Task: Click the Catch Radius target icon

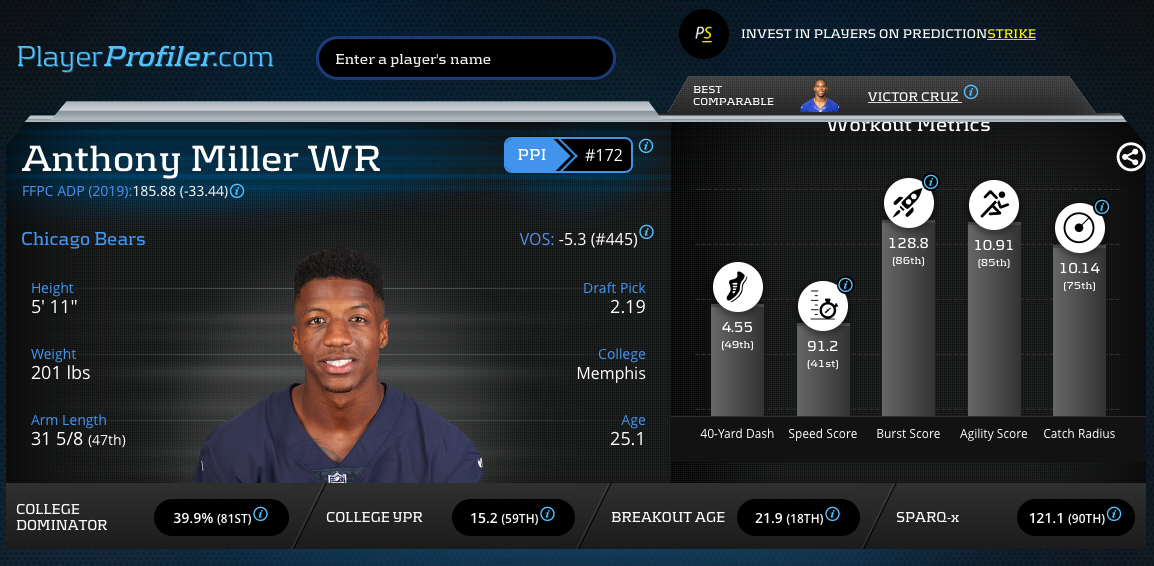Action: 1079,229
